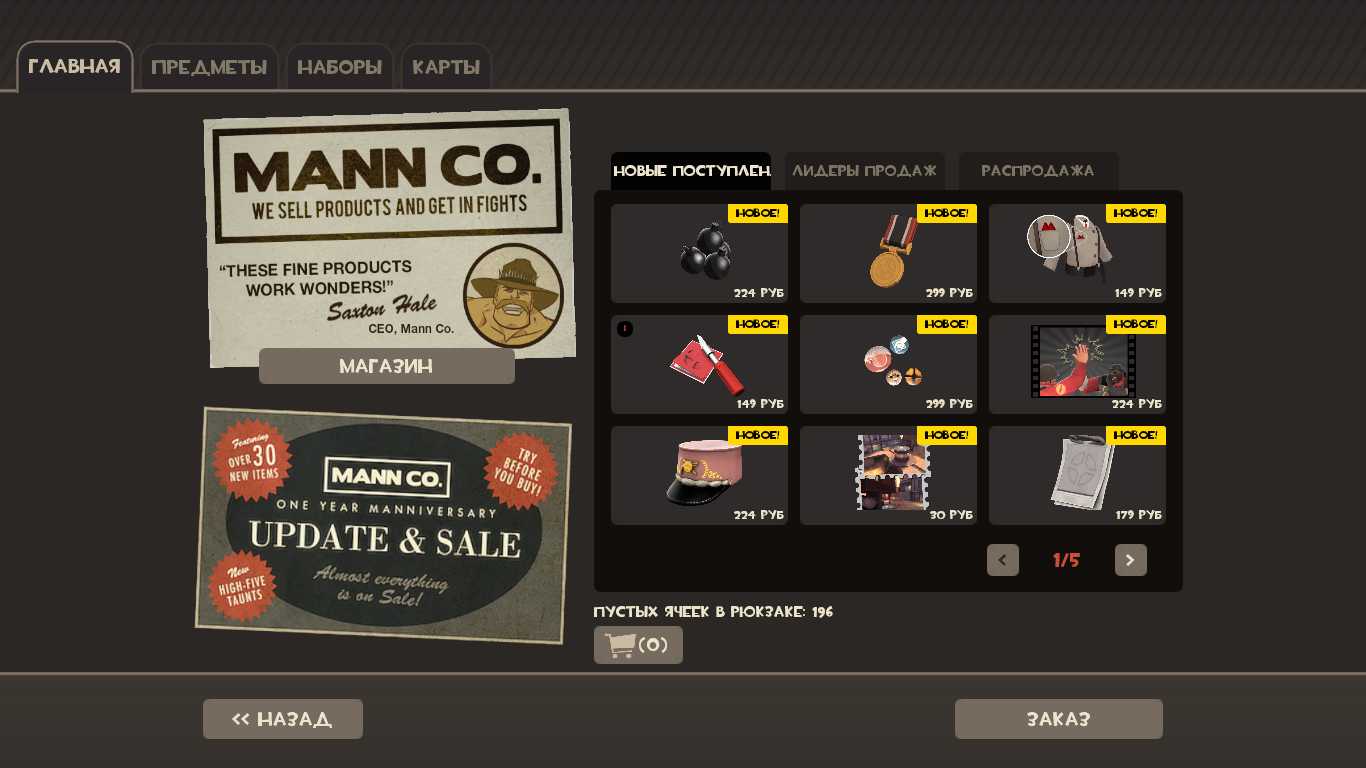Go to the next store page
Viewport: 1366px width, 768px height.
pos(1131,560)
